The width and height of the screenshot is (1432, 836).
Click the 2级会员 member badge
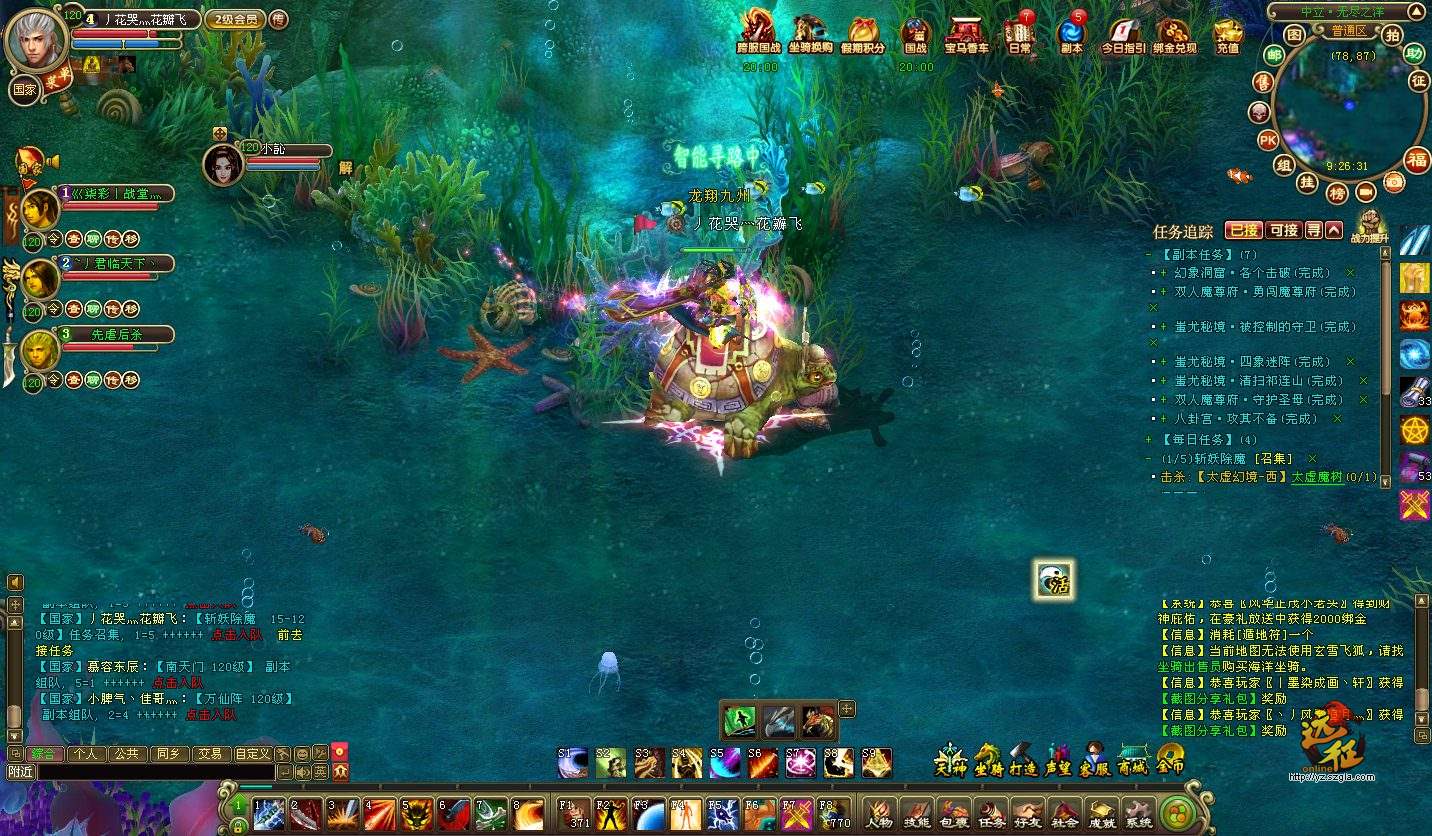tap(235, 19)
